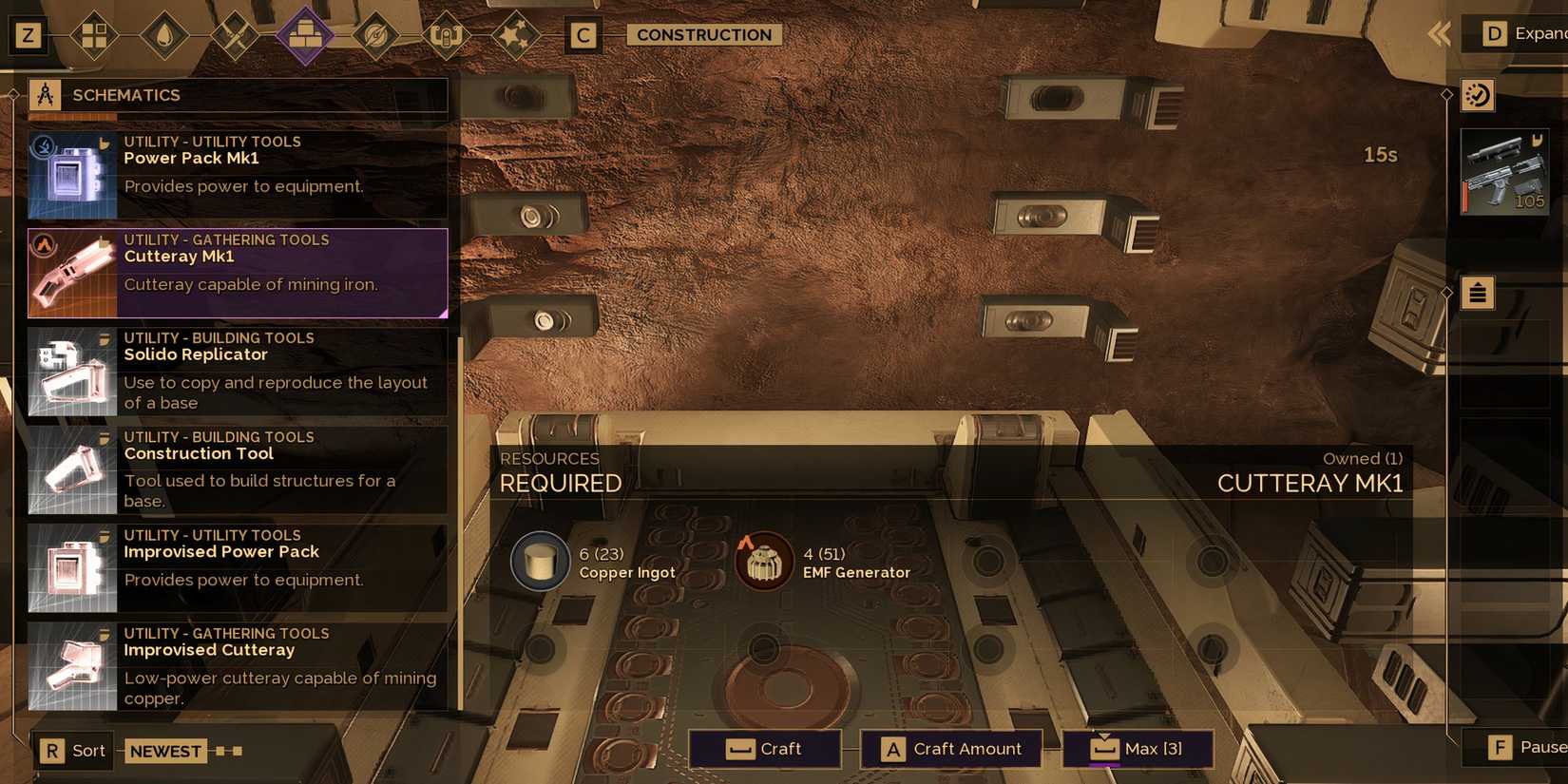The width and height of the screenshot is (1568, 784).
Task: Select the grid blocks category icon
Action: pyautogui.click(x=93, y=35)
